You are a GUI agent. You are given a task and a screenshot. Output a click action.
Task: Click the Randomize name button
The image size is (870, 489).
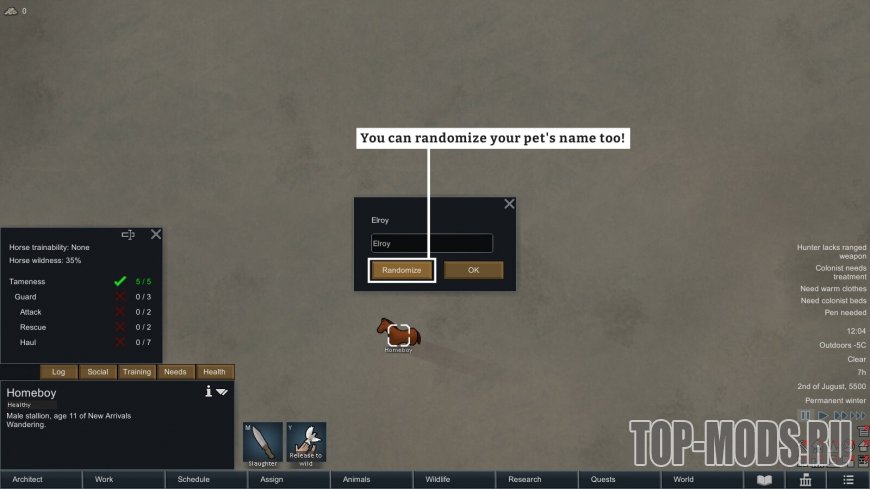(402, 270)
